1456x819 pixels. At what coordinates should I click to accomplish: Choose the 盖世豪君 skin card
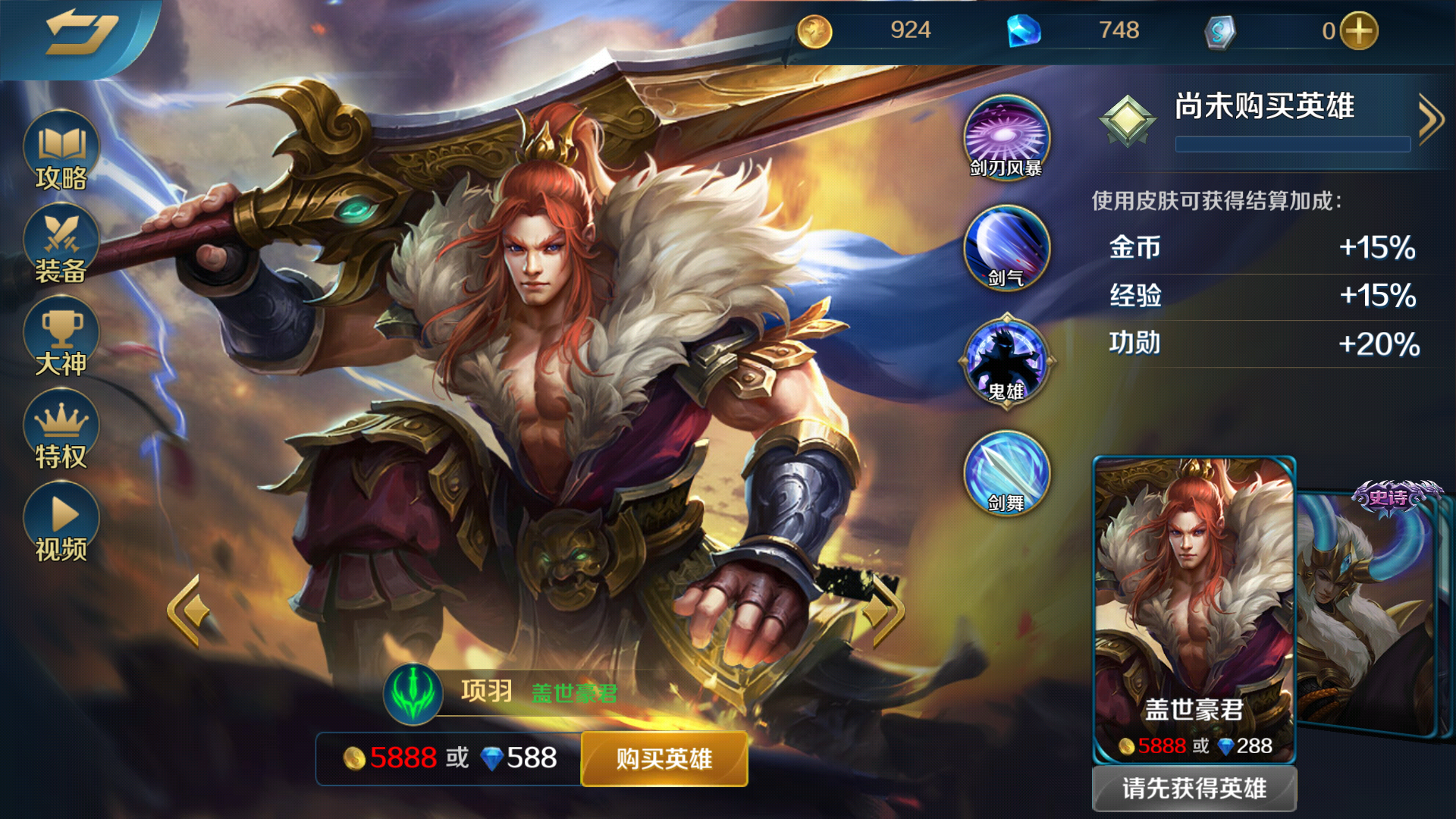point(1194,607)
